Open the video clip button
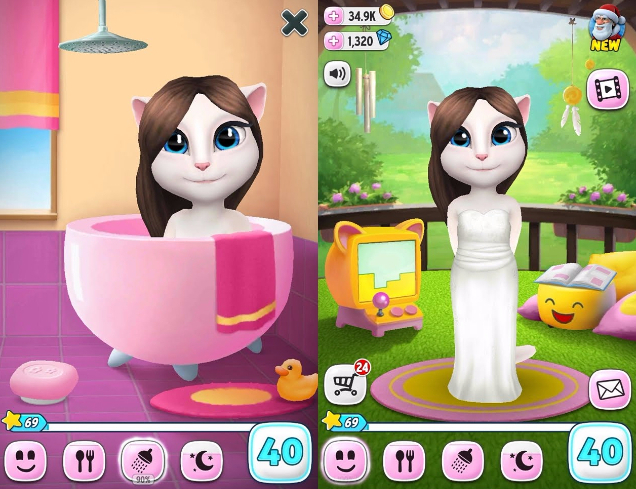Screen dimensions: 636x489 tap(606, 88)
